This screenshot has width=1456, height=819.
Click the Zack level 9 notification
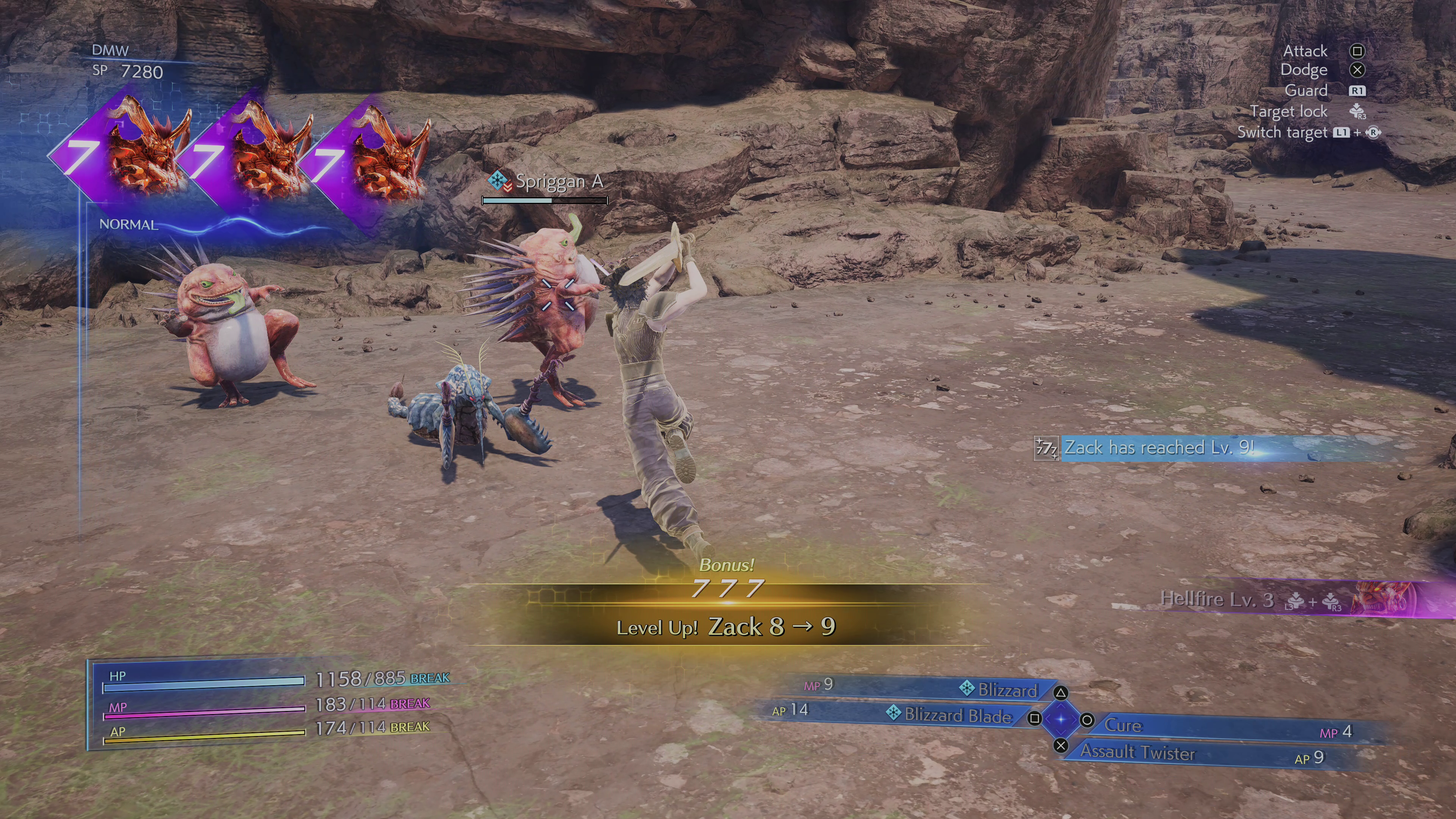[1159, 448]
